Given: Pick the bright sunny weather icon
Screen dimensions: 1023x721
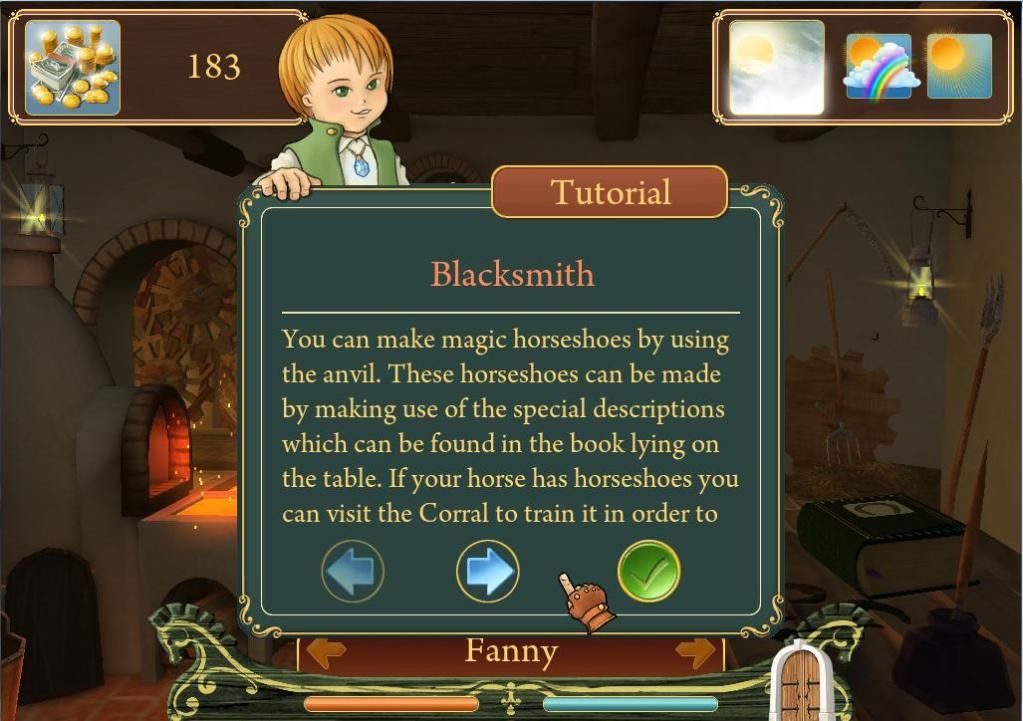Looking at the screenshot, I should tap(959, 67).
